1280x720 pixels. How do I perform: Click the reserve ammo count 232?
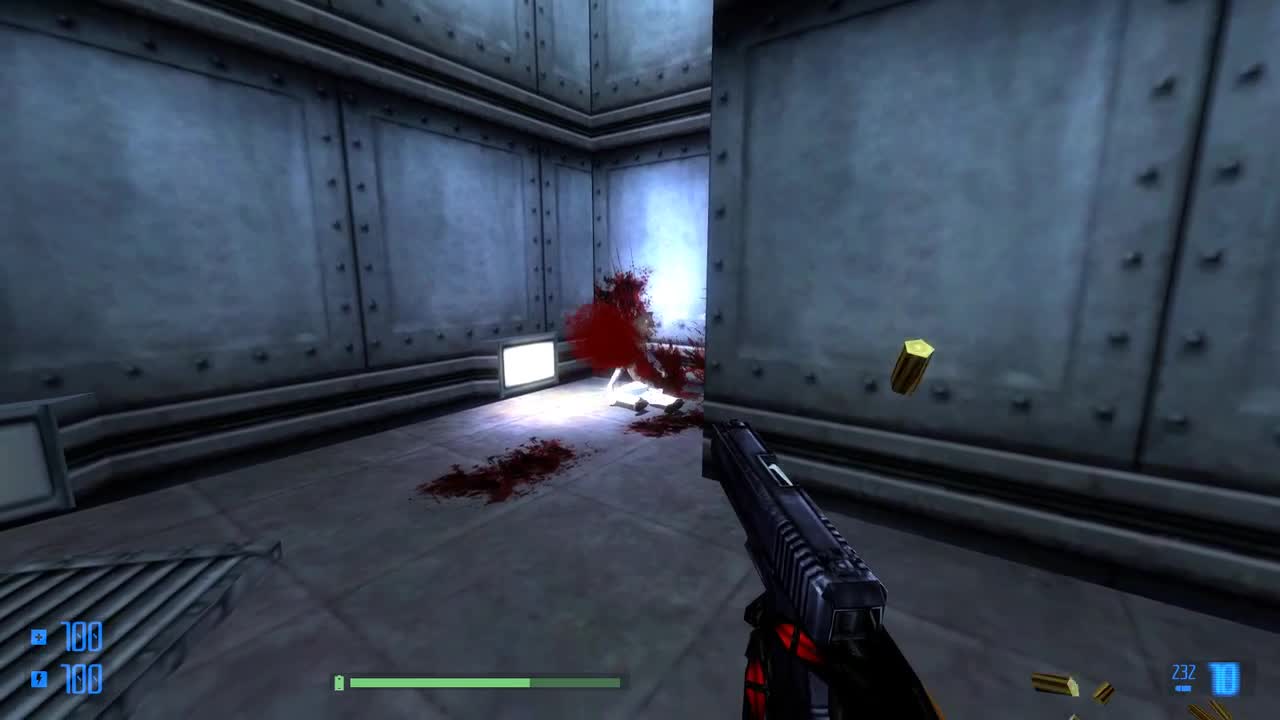[x=1182, y=671]
